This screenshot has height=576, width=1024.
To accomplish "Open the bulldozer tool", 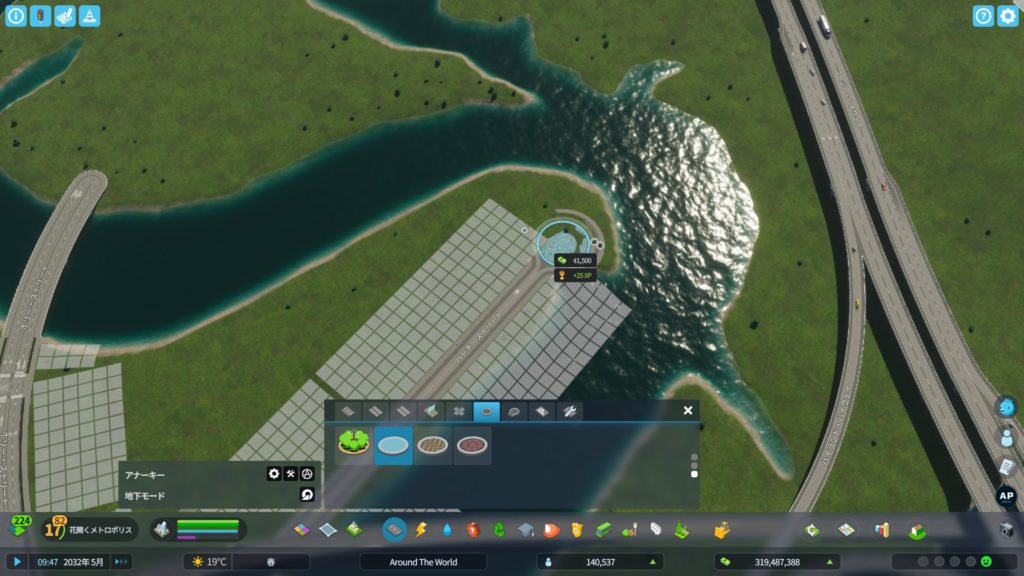I will [x=1006, y=529].
